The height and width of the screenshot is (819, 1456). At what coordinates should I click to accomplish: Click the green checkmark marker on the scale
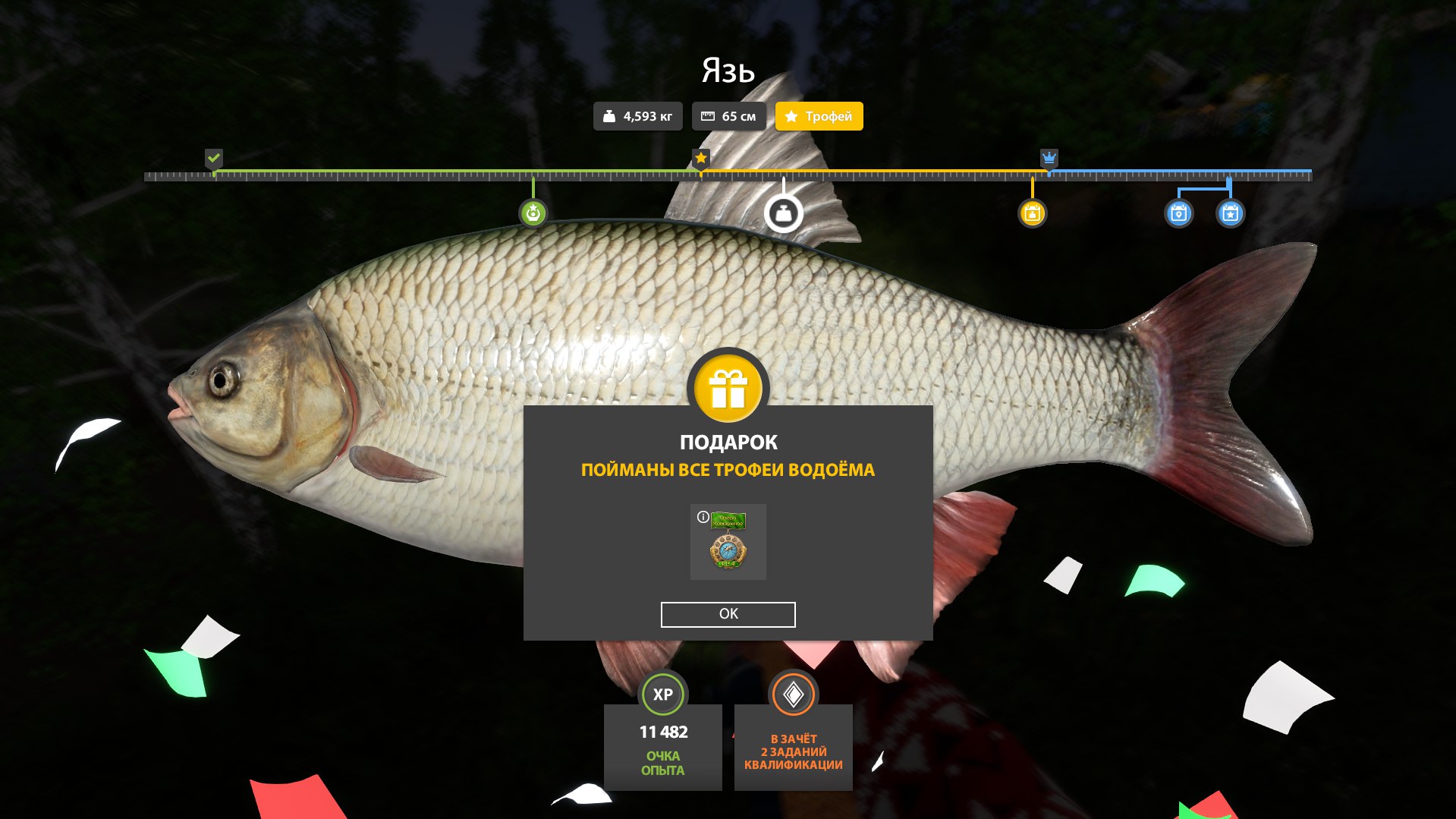(x=214, y=158)
